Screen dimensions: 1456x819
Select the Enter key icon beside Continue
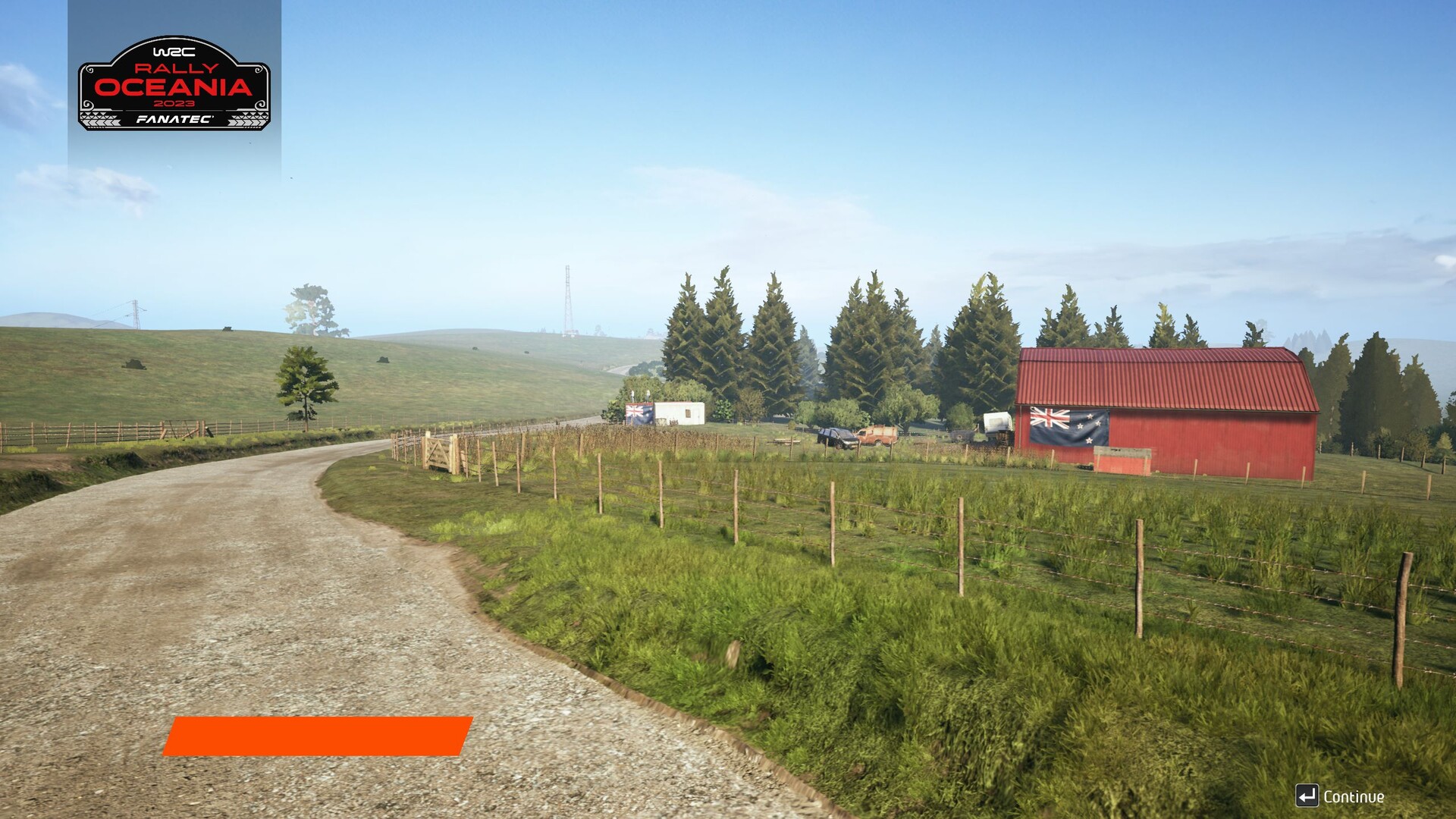(1306, 795)
